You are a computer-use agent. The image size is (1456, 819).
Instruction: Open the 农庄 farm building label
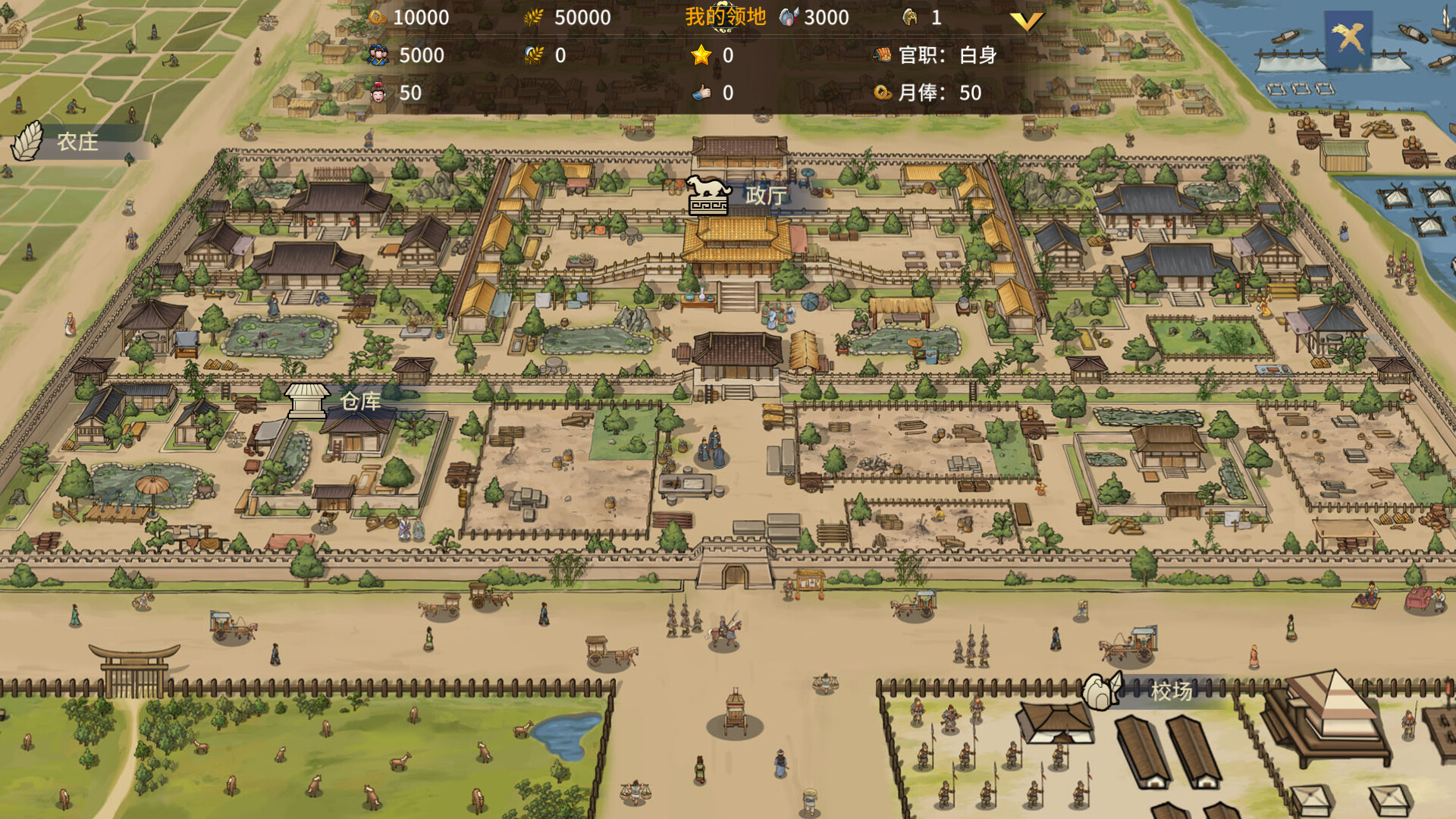(76, 142)
